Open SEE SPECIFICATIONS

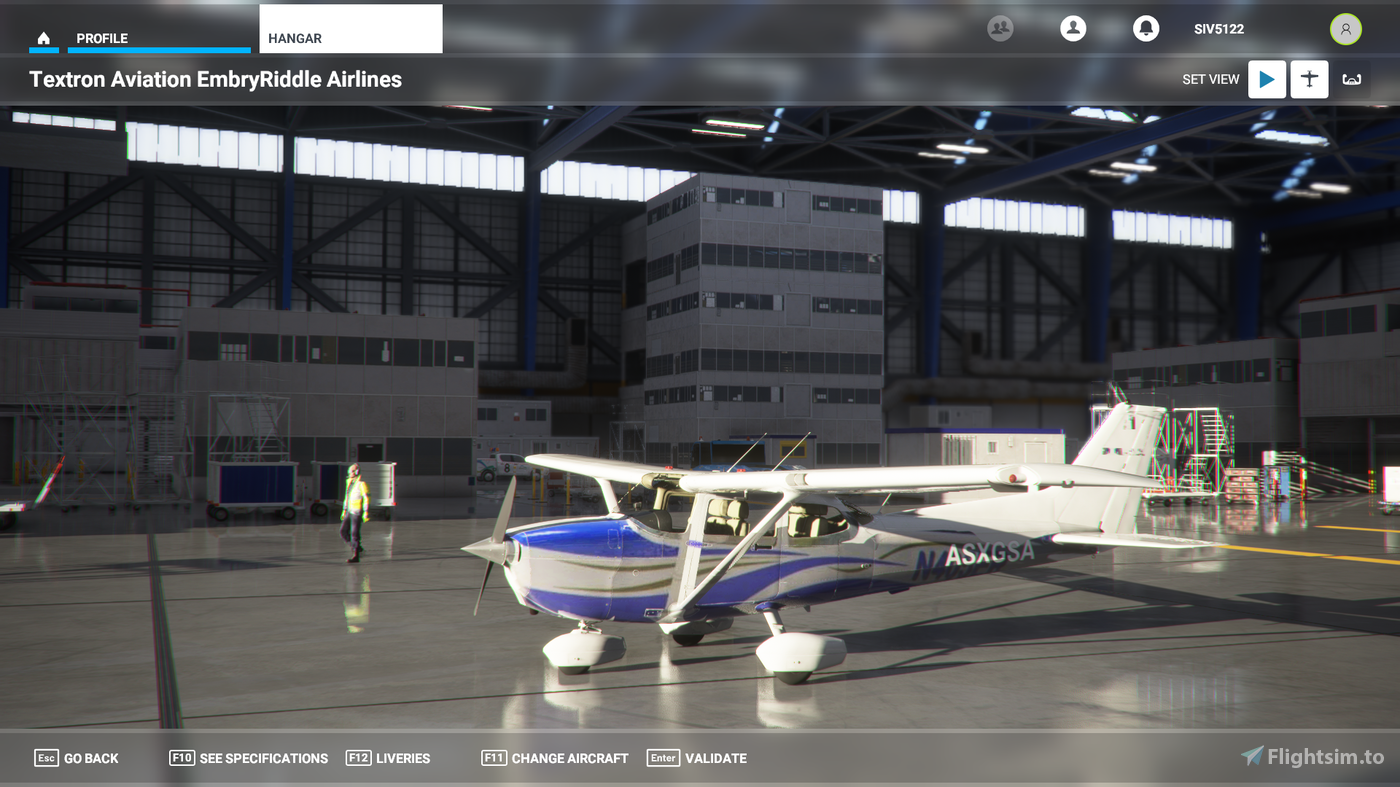point(248,758)
